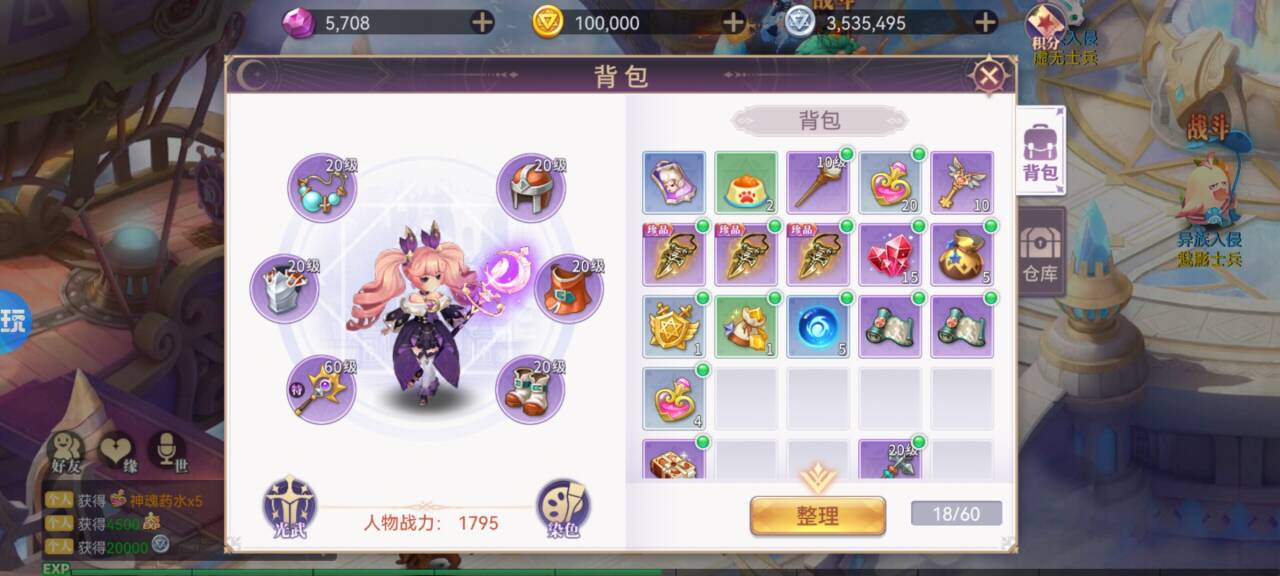Open the 好友 friends button

(67, 452)
